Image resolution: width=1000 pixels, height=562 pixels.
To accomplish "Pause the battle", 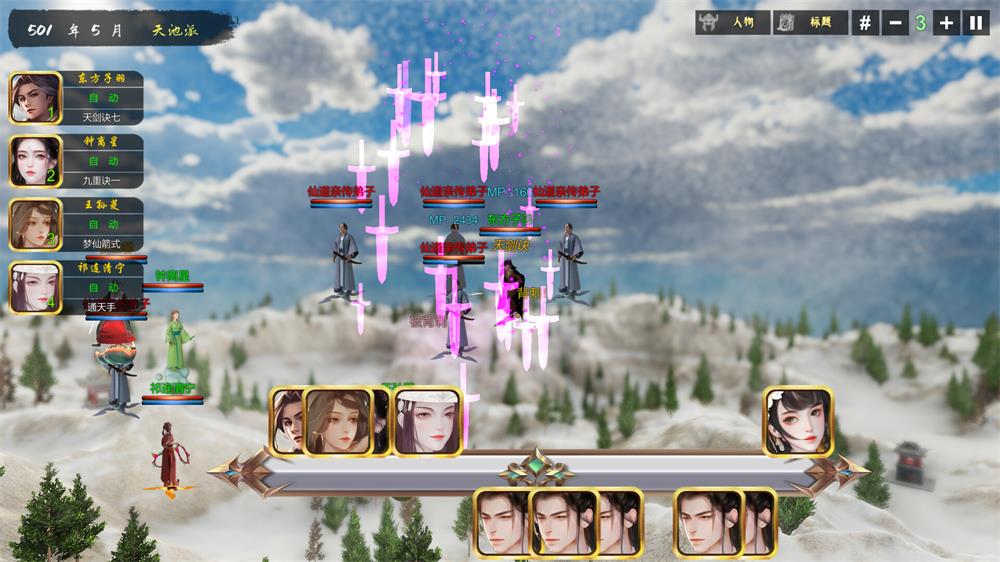I will point(975,22).
